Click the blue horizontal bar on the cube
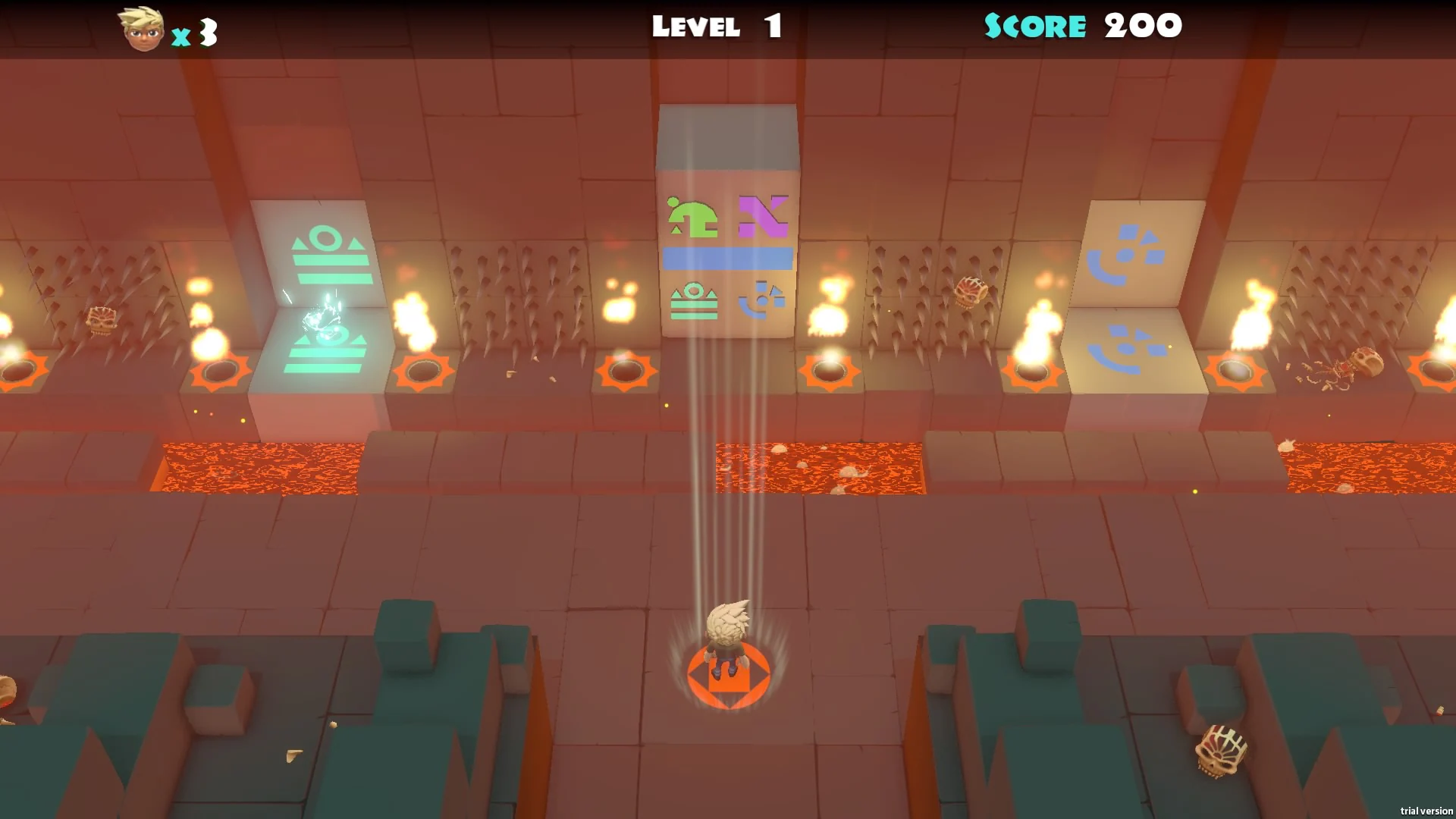This screenshot has width=1456, height=819. click(x=726, y=259)
